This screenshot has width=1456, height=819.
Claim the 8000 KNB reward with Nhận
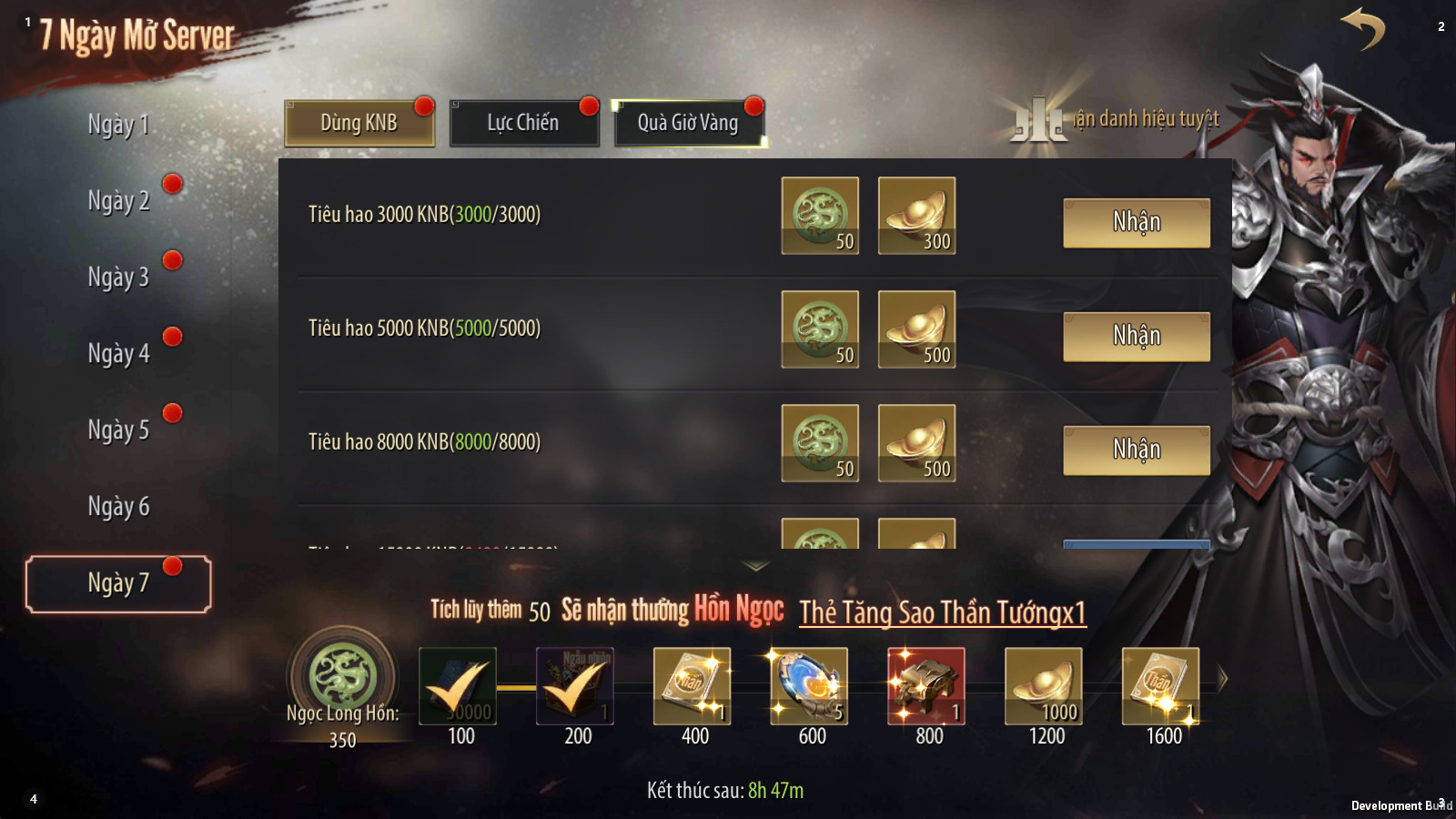pos(1137,450)
